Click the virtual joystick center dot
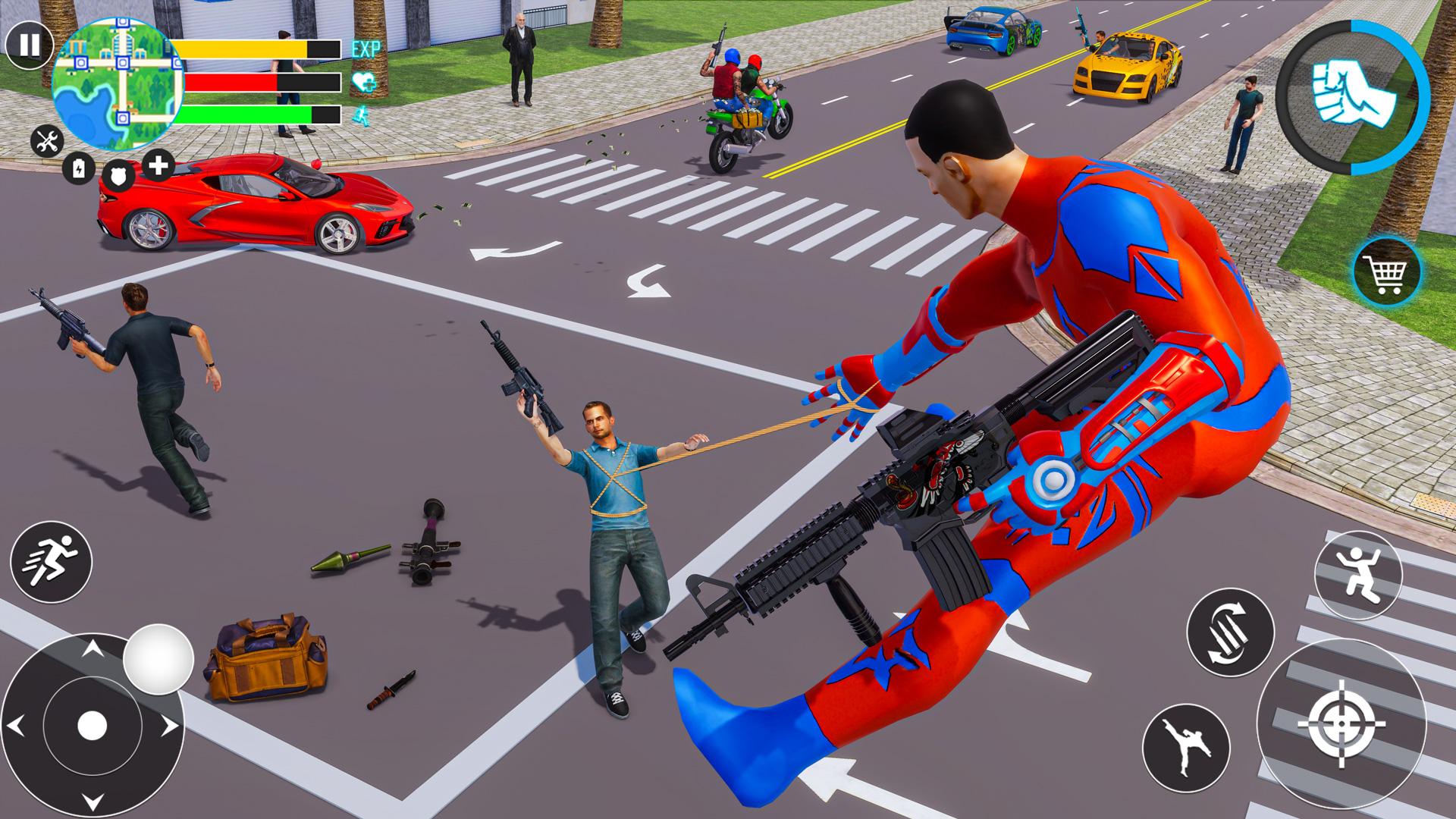1456x819 pixels. pos(92,726)
